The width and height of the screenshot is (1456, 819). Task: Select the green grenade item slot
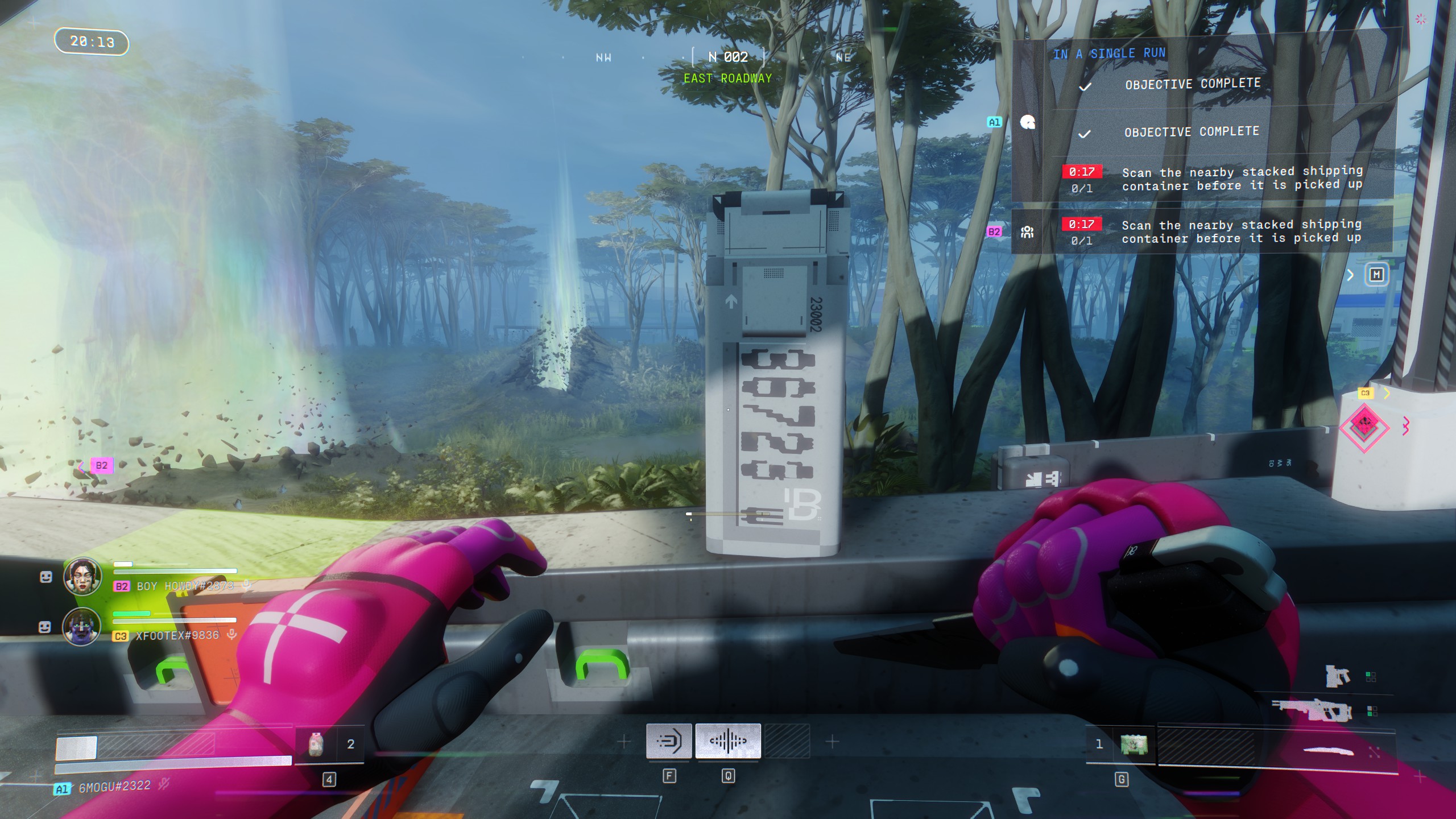(1134, 744)
